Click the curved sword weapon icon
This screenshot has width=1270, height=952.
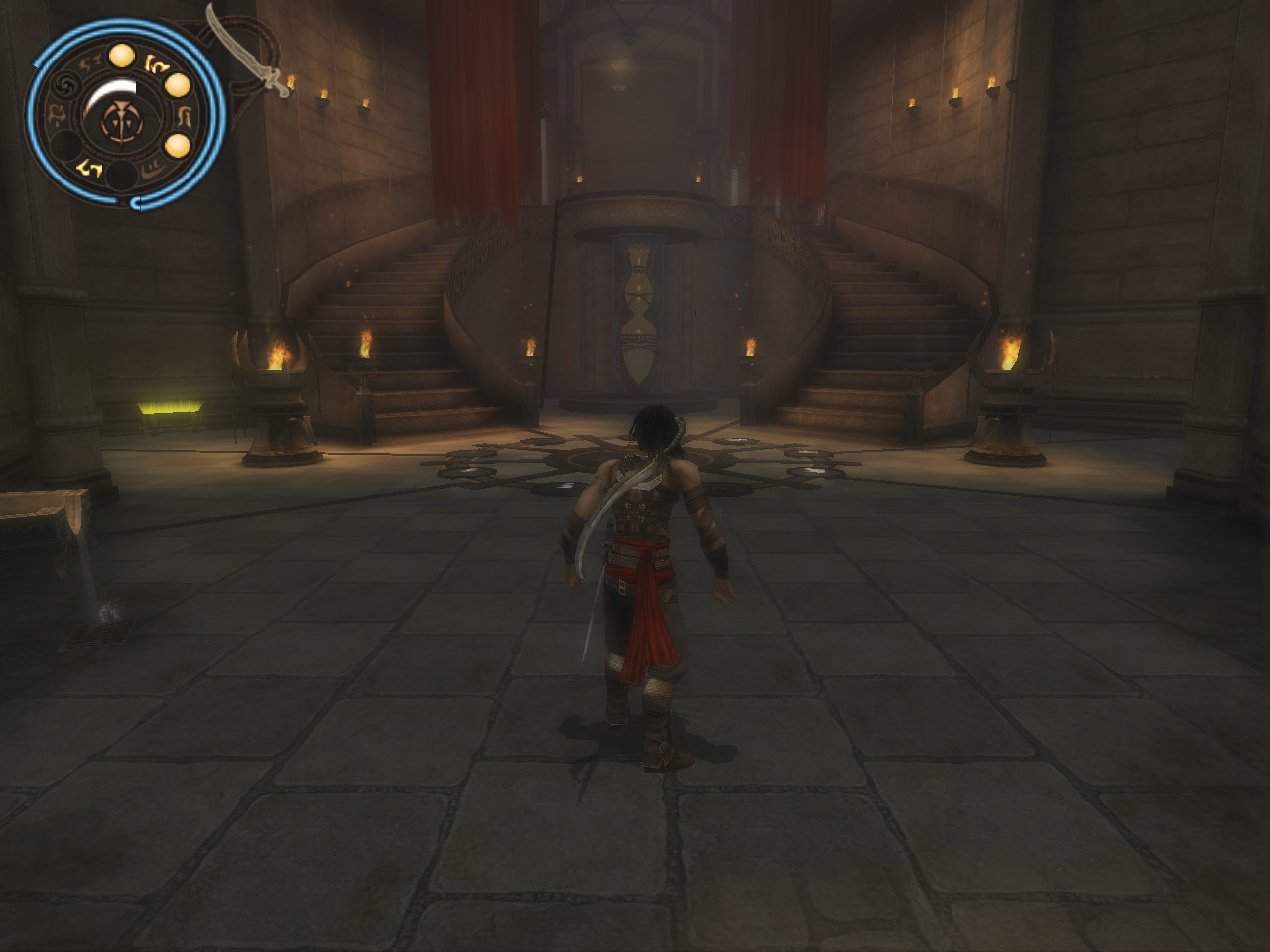click(x=249, y=50)
